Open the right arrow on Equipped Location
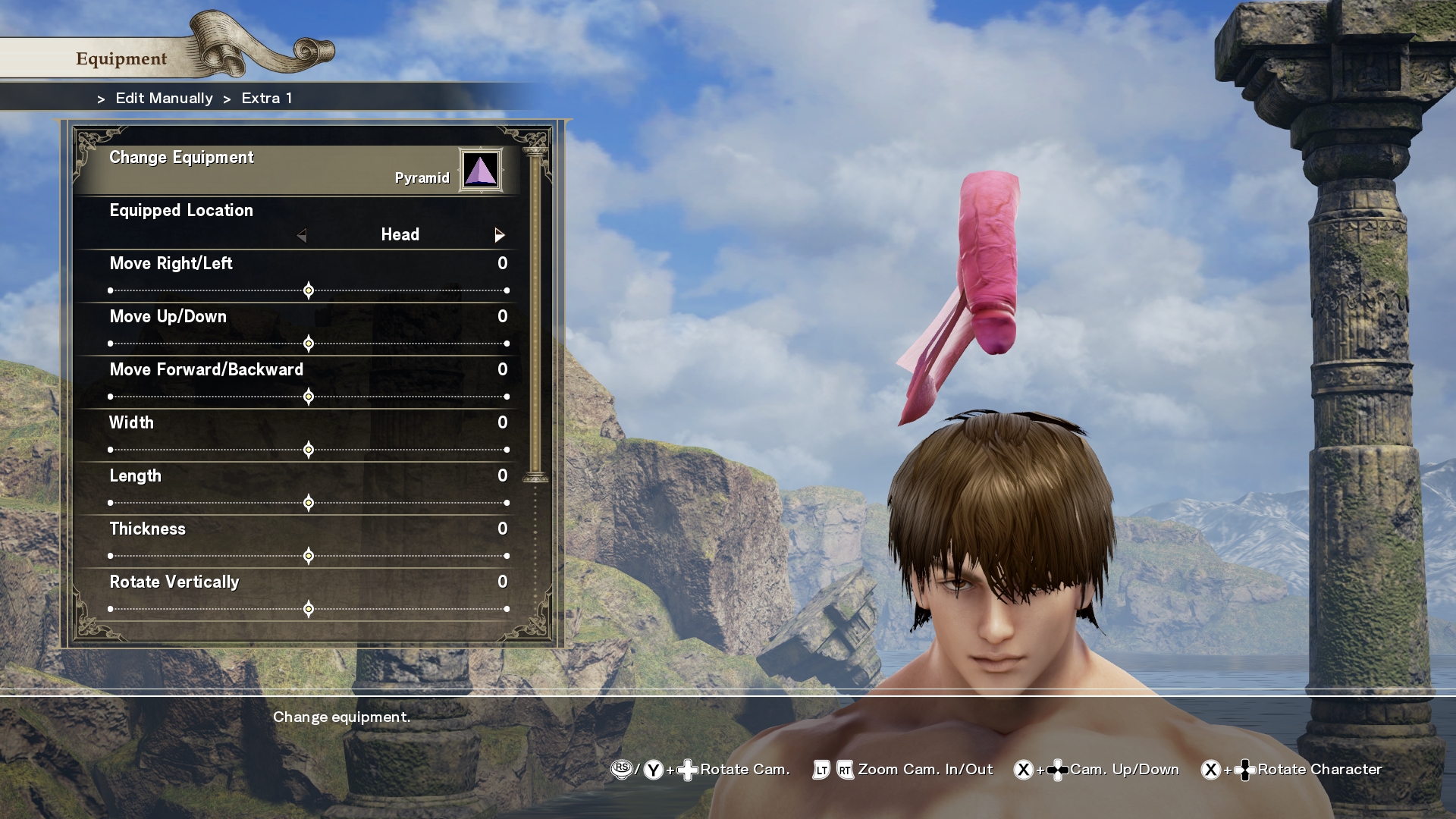Image resolution: width=1456 pixels, height=819 pixels. (x=500, y=235)
